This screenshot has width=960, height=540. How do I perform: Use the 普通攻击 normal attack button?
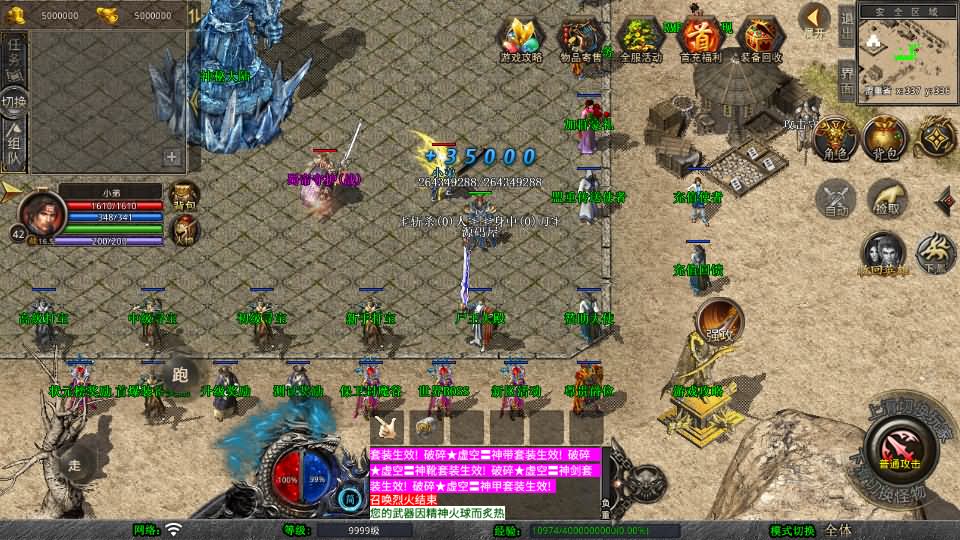[901, 444]
